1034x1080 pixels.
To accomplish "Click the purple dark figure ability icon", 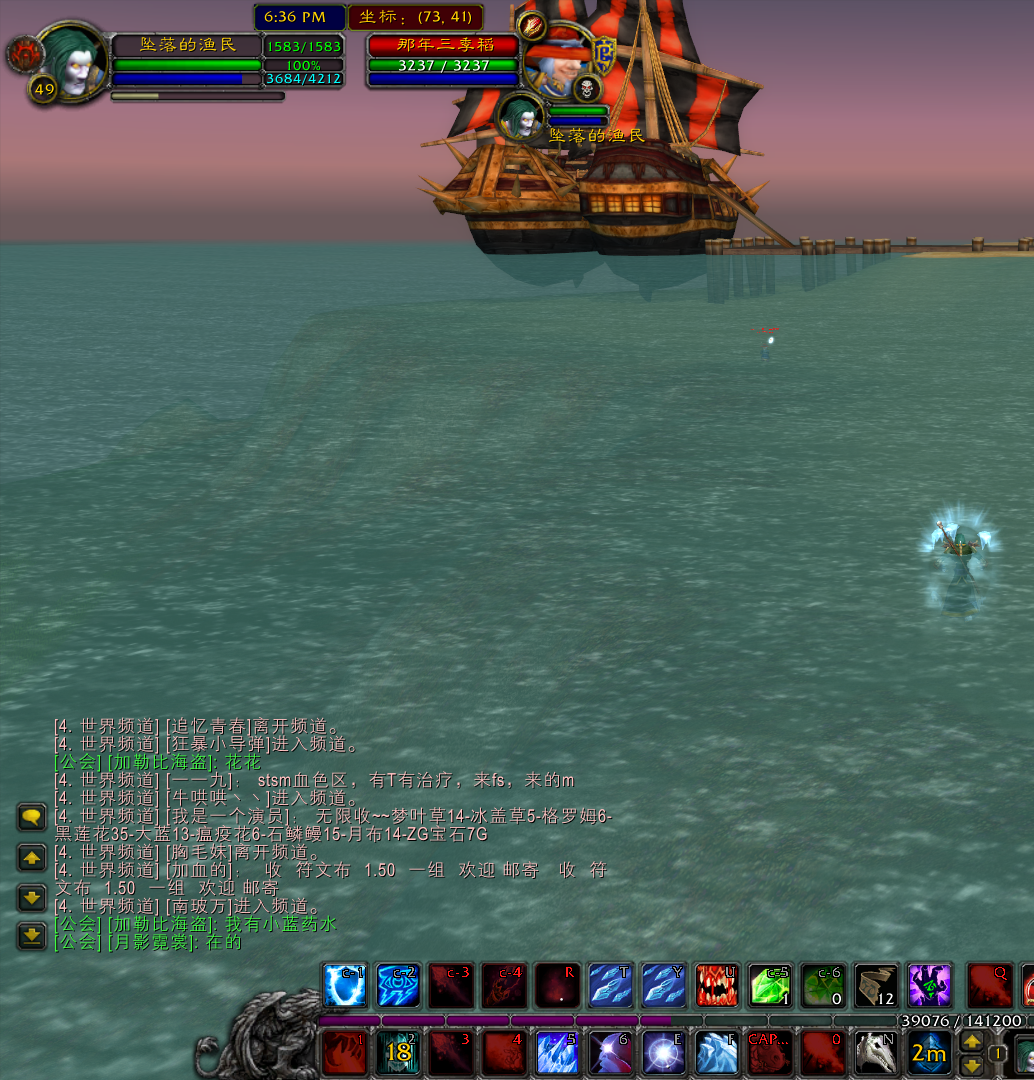I will [x=930, y=986].
